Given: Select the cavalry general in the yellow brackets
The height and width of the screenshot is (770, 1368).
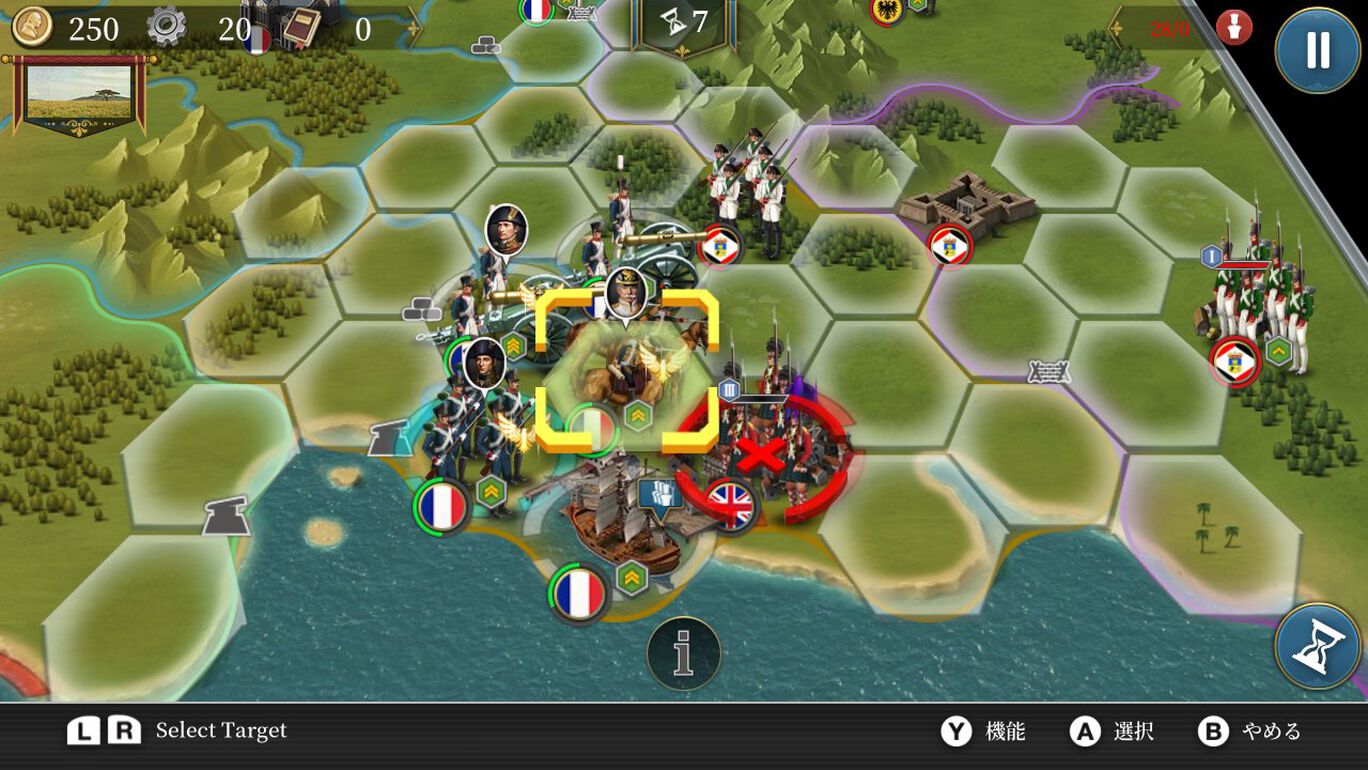Looking at the screenshot, I should point(627,371).
